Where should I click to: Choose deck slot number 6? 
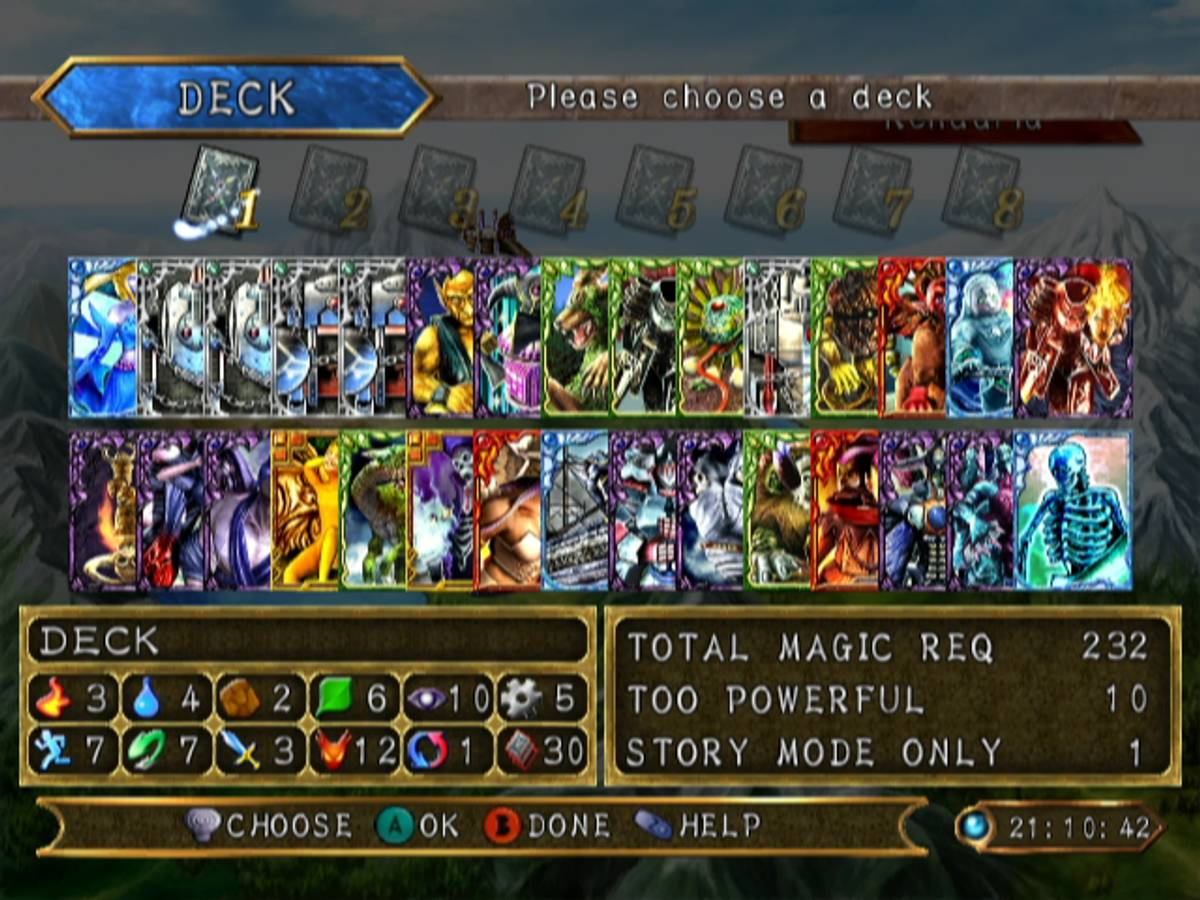pos(762,190)
